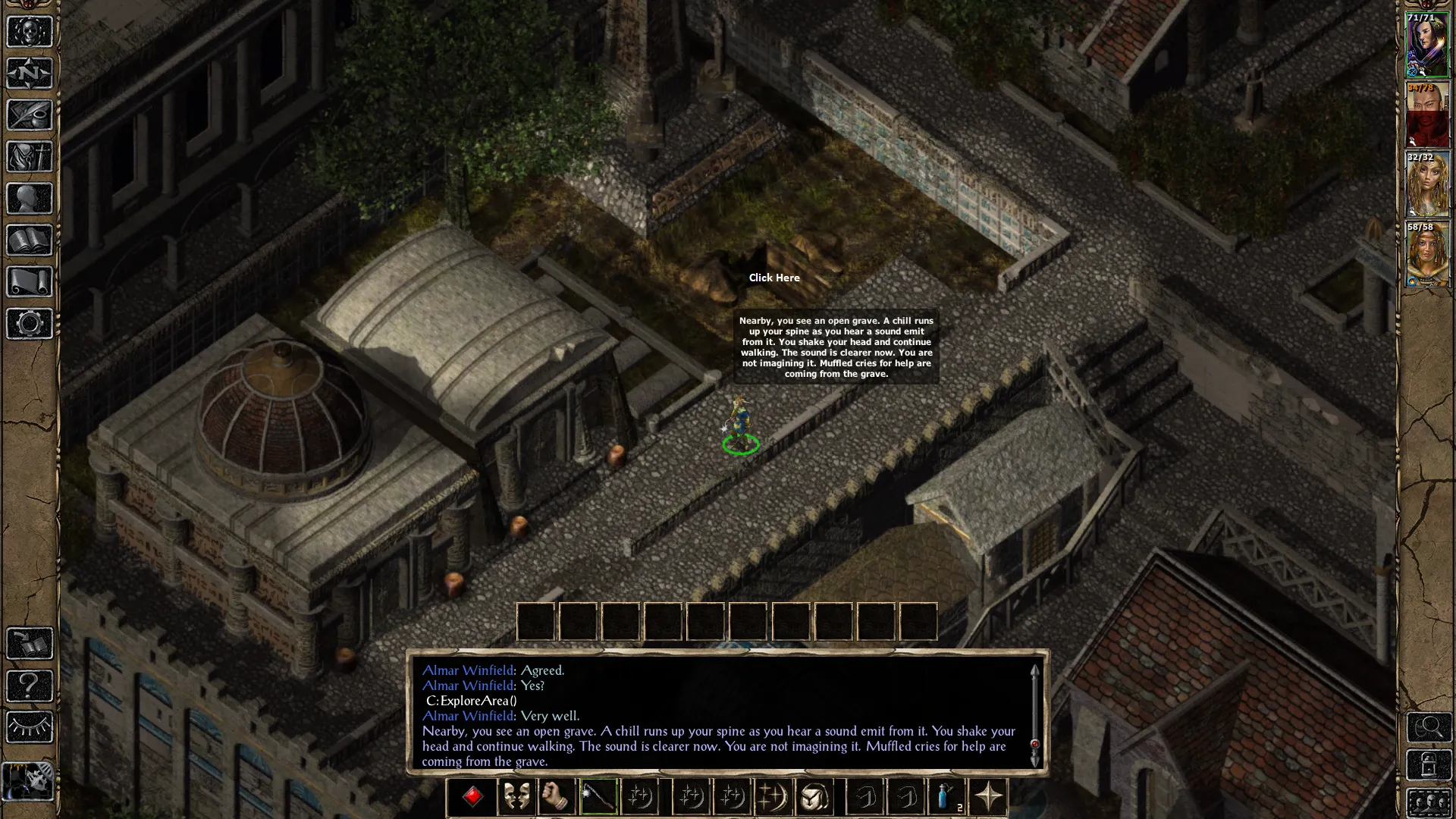This screenshot has width=1456, height=819.
Task: Use the blue potion quick item
Action: coord(946,797)
